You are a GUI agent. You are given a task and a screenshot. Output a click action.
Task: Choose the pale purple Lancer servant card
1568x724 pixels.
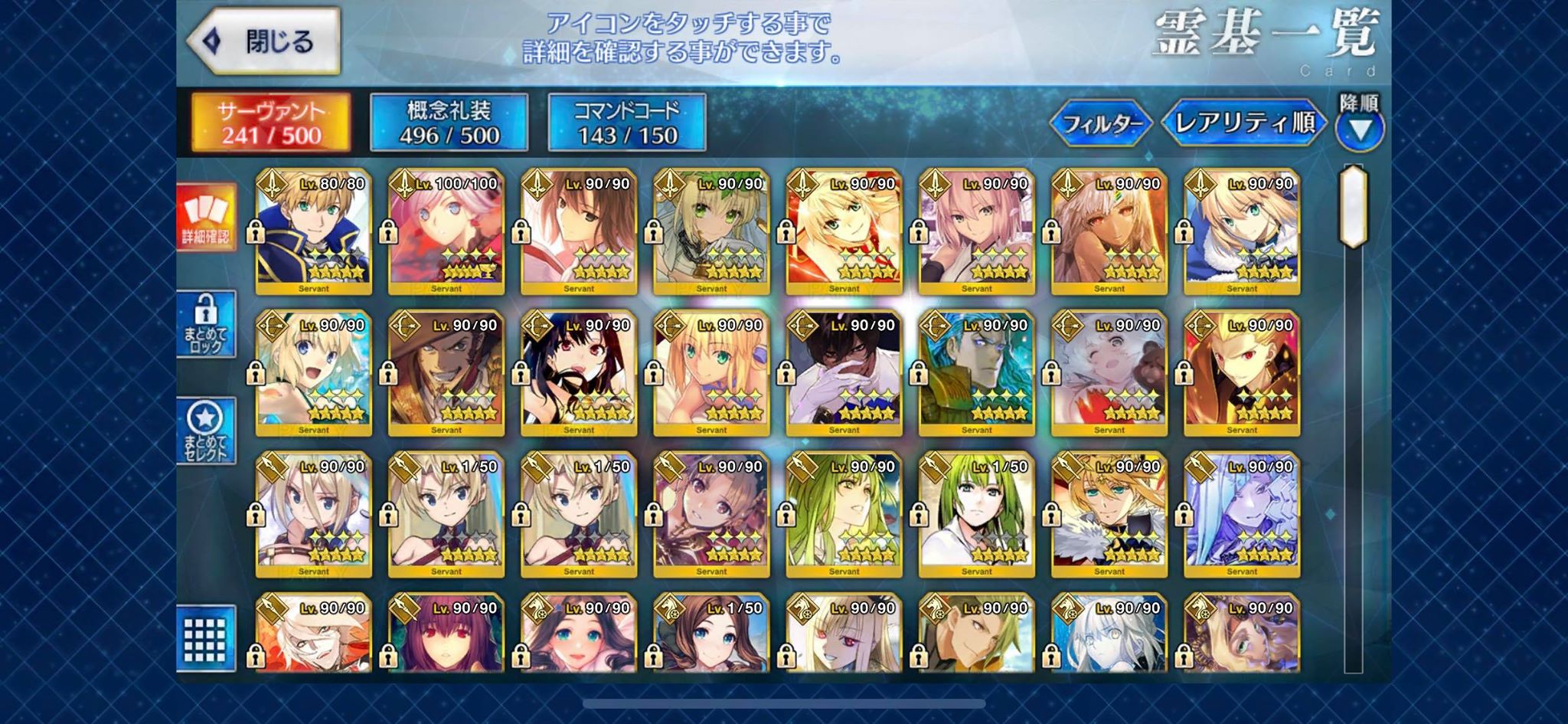[x=1241, y=514]
